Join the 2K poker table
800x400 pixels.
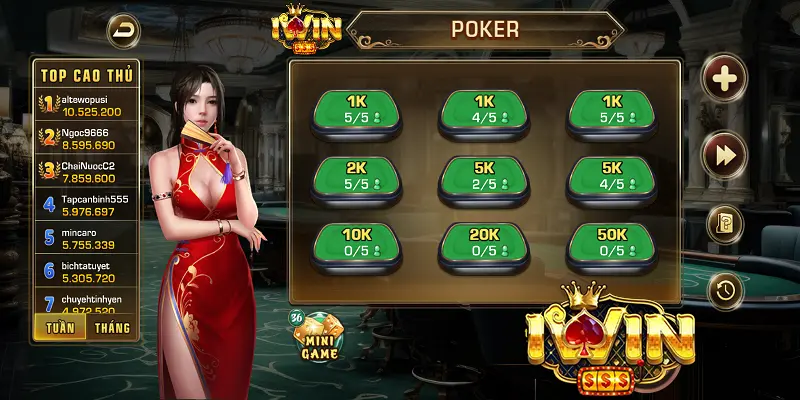pos(357,176)
